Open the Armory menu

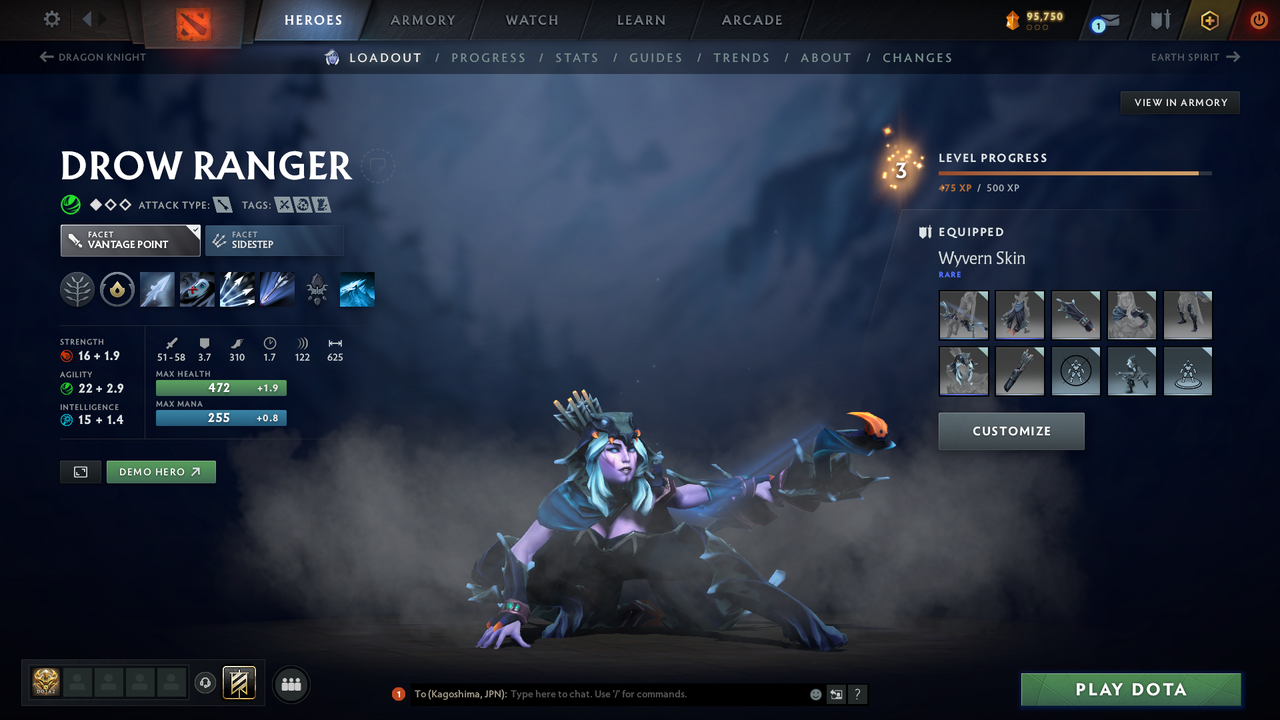click(421, 20)
